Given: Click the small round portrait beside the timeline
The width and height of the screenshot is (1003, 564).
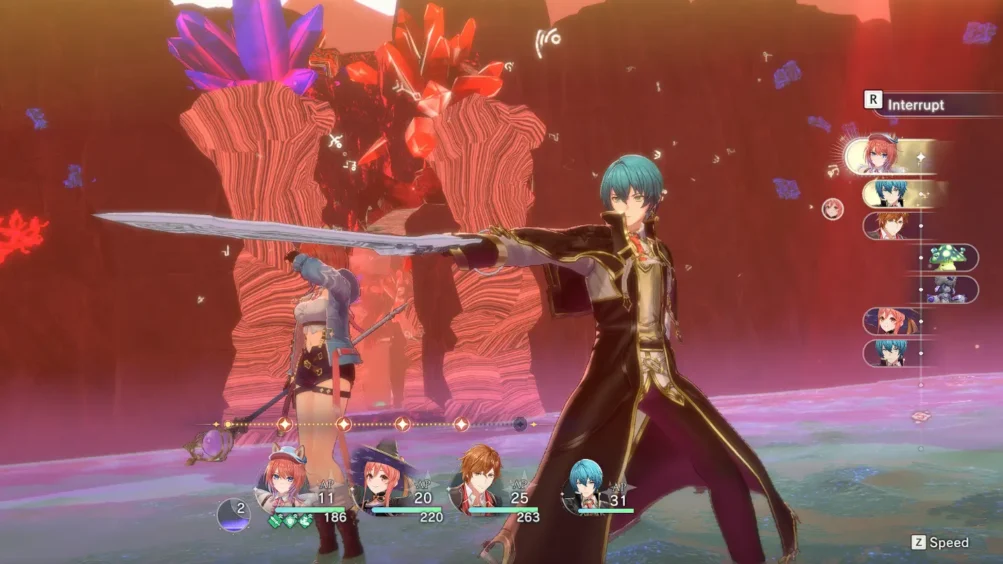Looking at the screenshot, I should coord(832,209).
